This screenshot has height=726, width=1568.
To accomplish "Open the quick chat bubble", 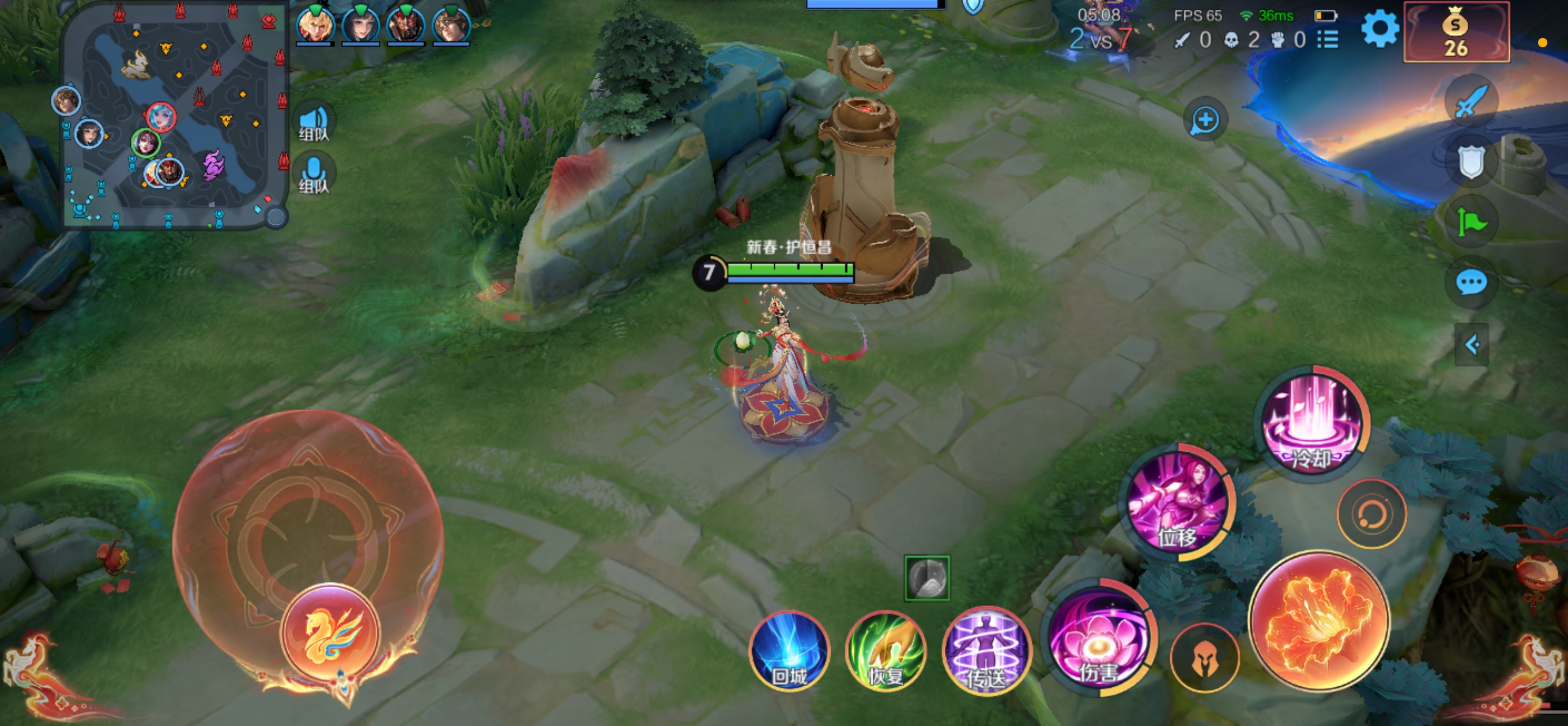I will click(1471, 282).
